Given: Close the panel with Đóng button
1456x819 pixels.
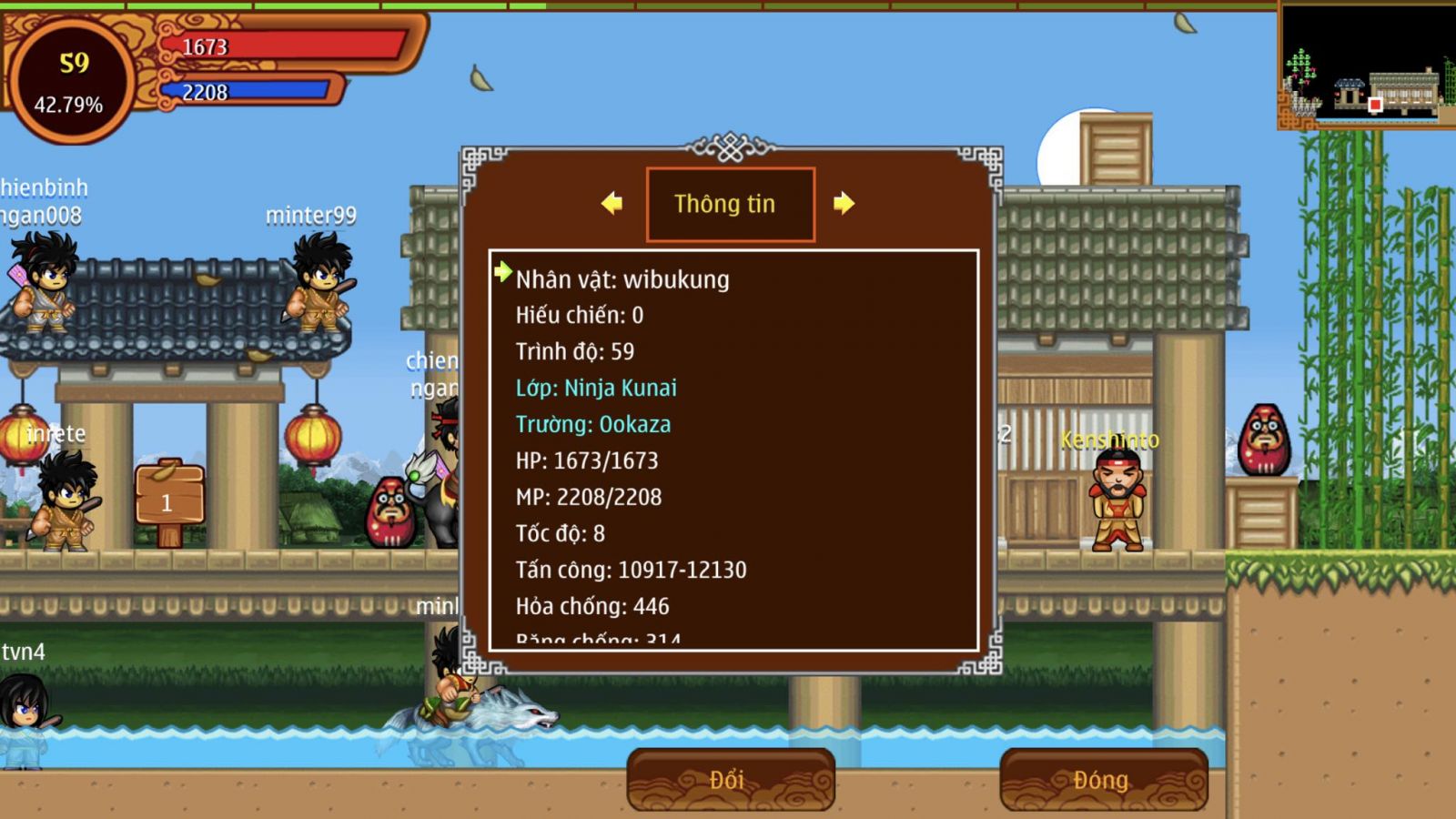Looking at the screenshot, I should (x=1103, y=780).
